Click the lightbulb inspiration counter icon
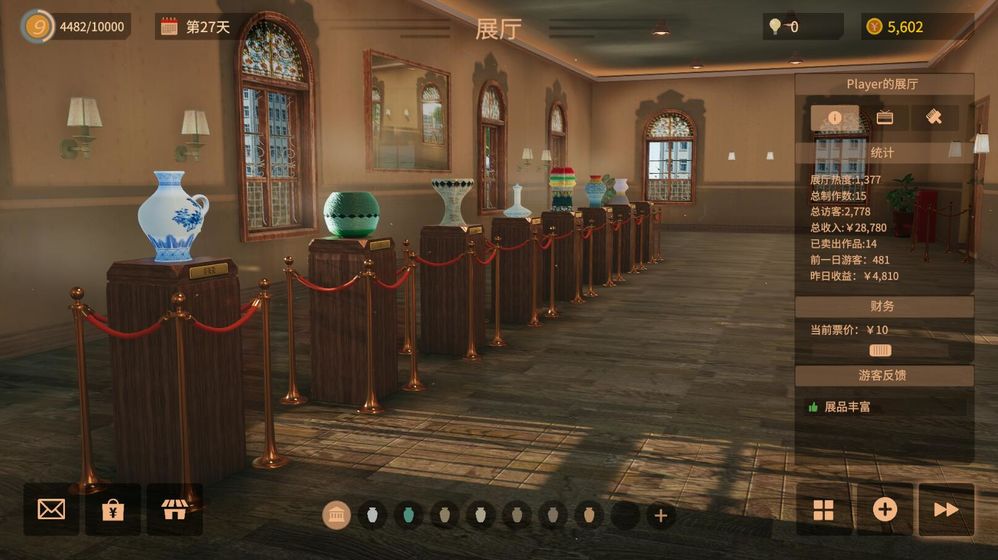Image resolution: width=998 pixels, height=560 pixels. tap(774, 27)
